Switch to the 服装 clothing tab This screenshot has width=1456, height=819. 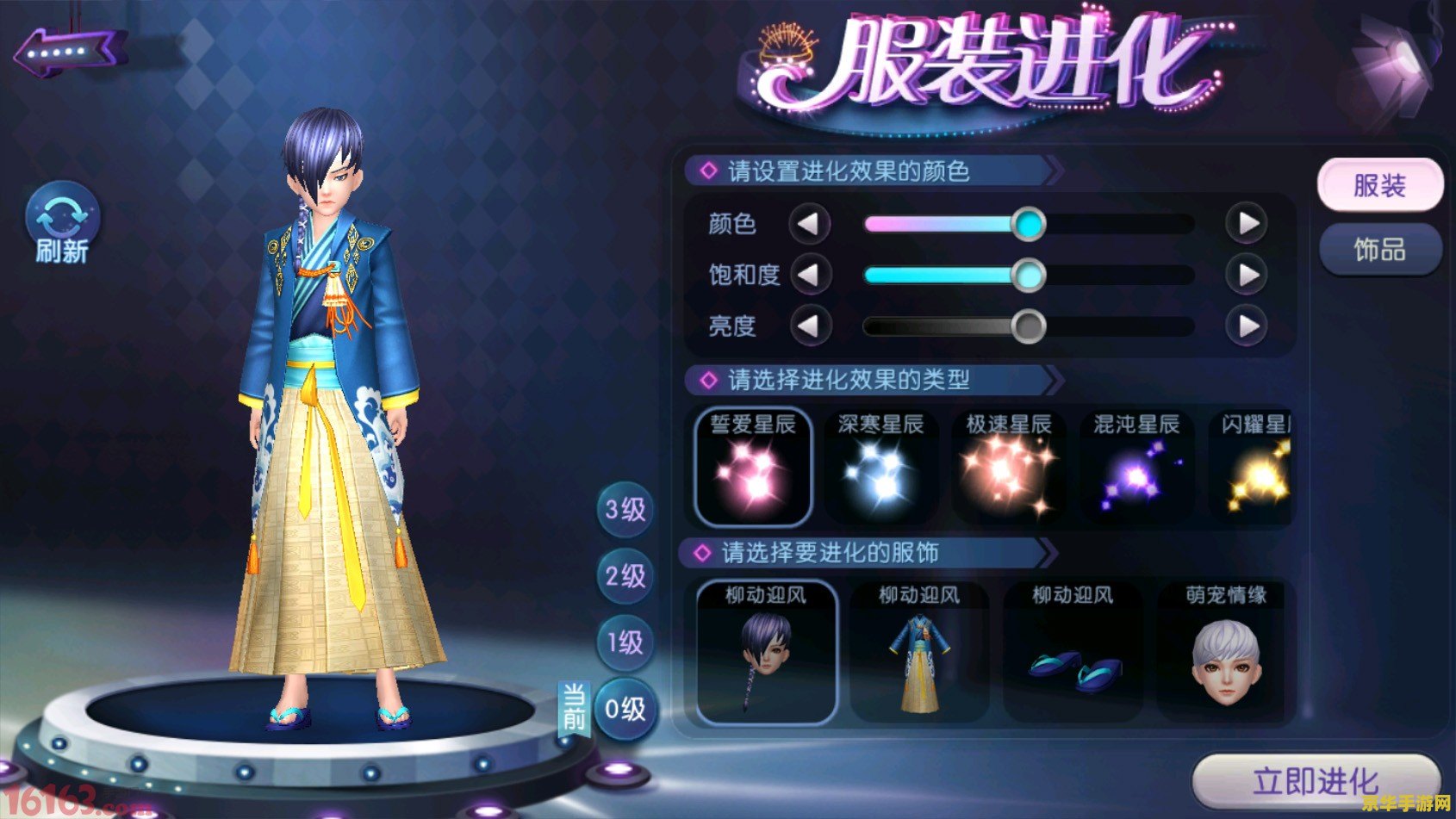(x=1380, y=184)
